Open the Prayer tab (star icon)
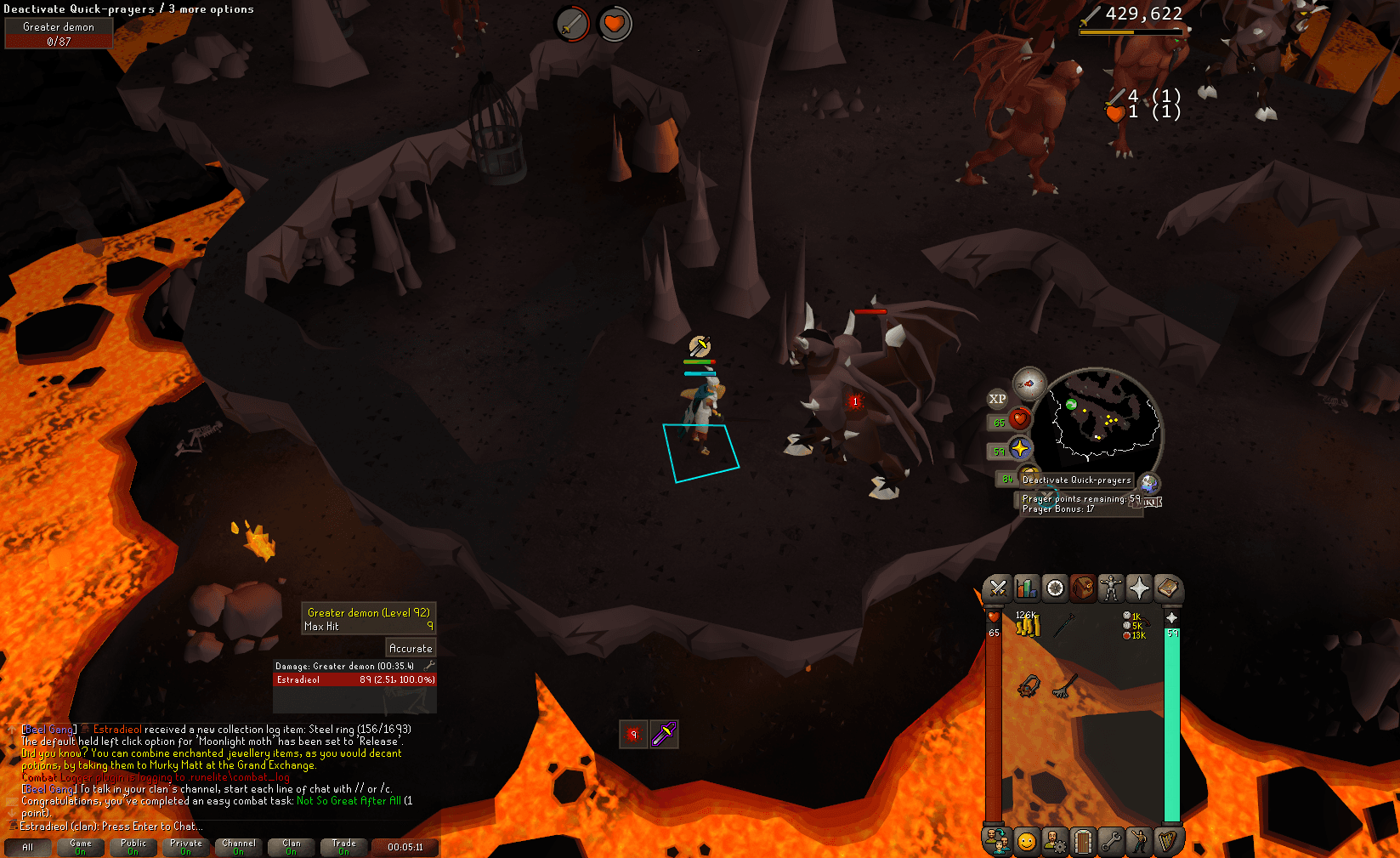 coord(1139,588)
